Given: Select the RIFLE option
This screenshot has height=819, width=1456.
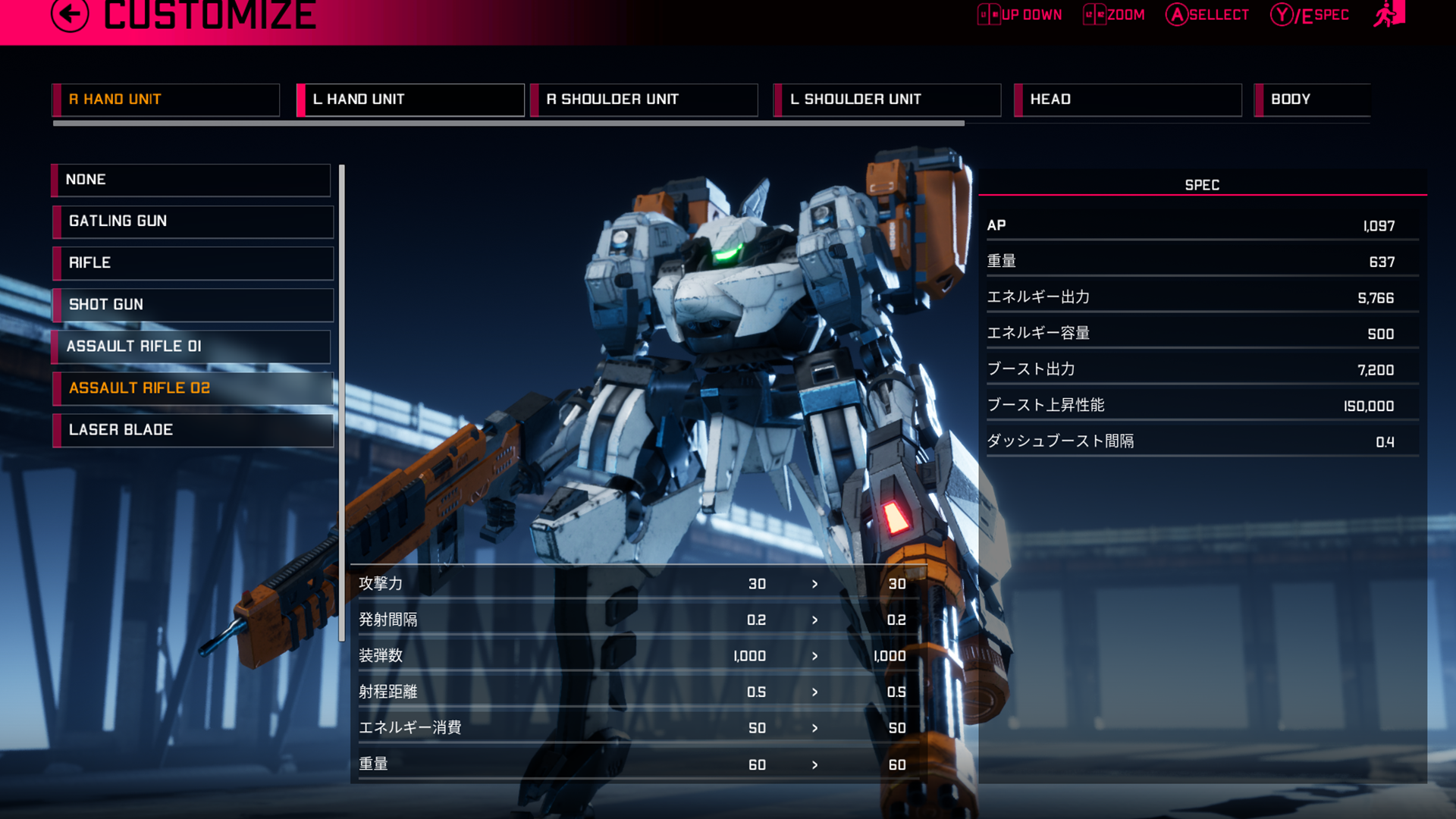Looking at the screenshot, I should point(192,263).
